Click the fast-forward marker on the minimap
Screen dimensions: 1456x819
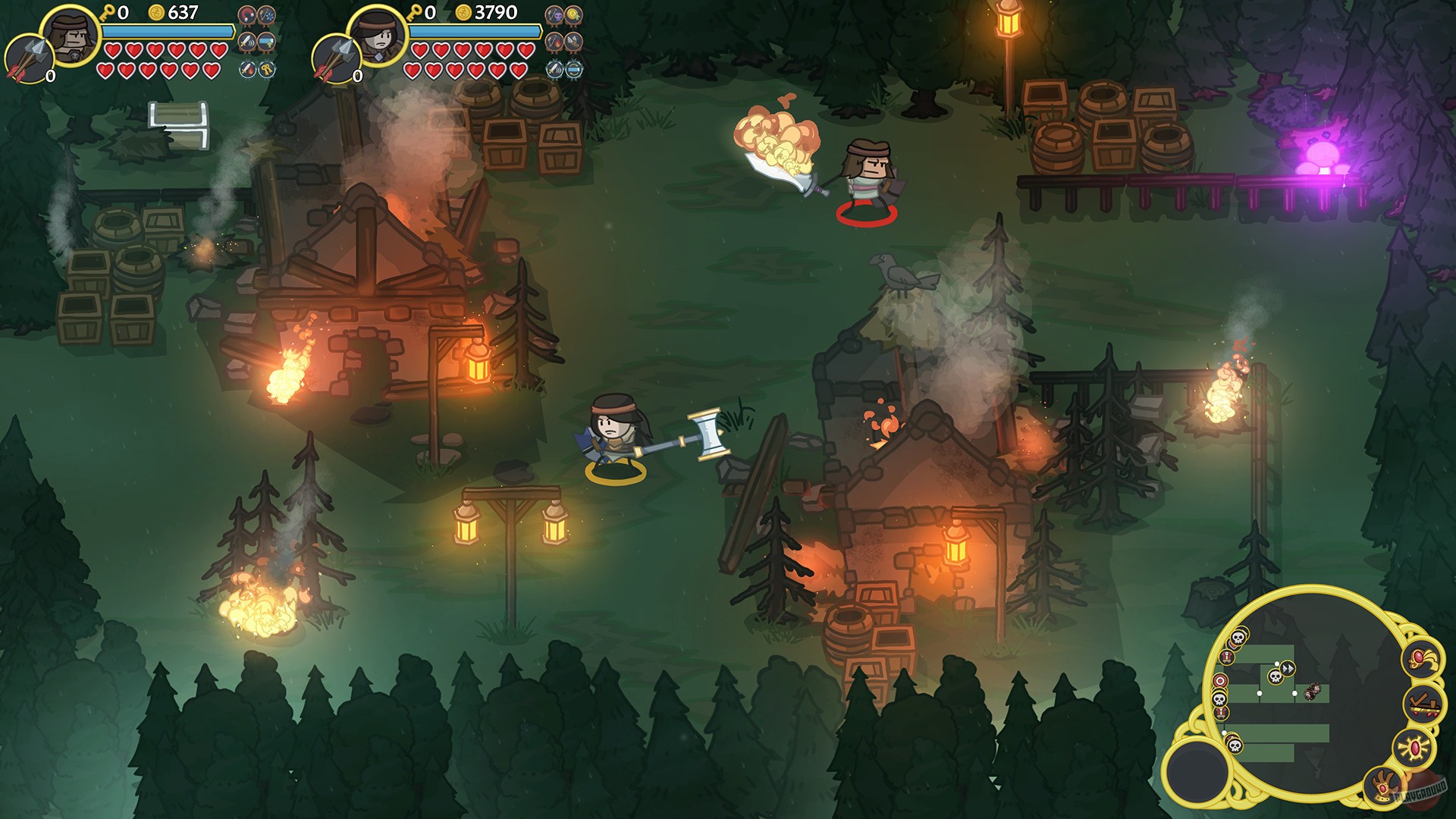point(1288,668)
